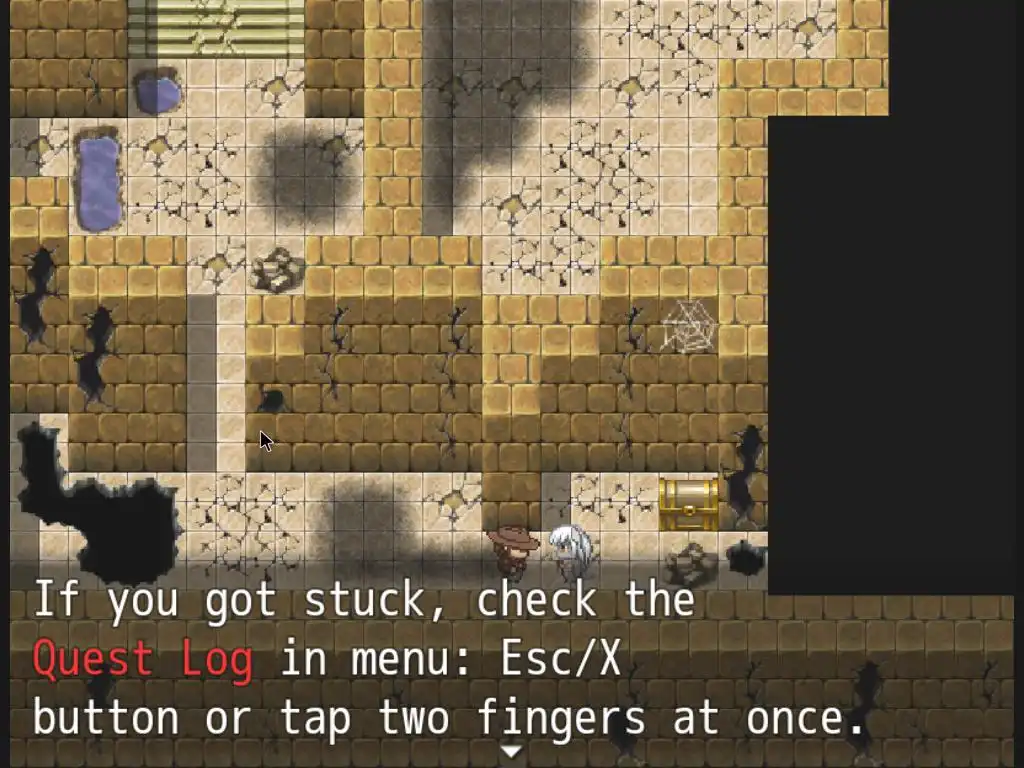Viewport: 1024px width, 768px height.
Task: Click the white dialogue continue arrow
Action: (x=511, y=751)
